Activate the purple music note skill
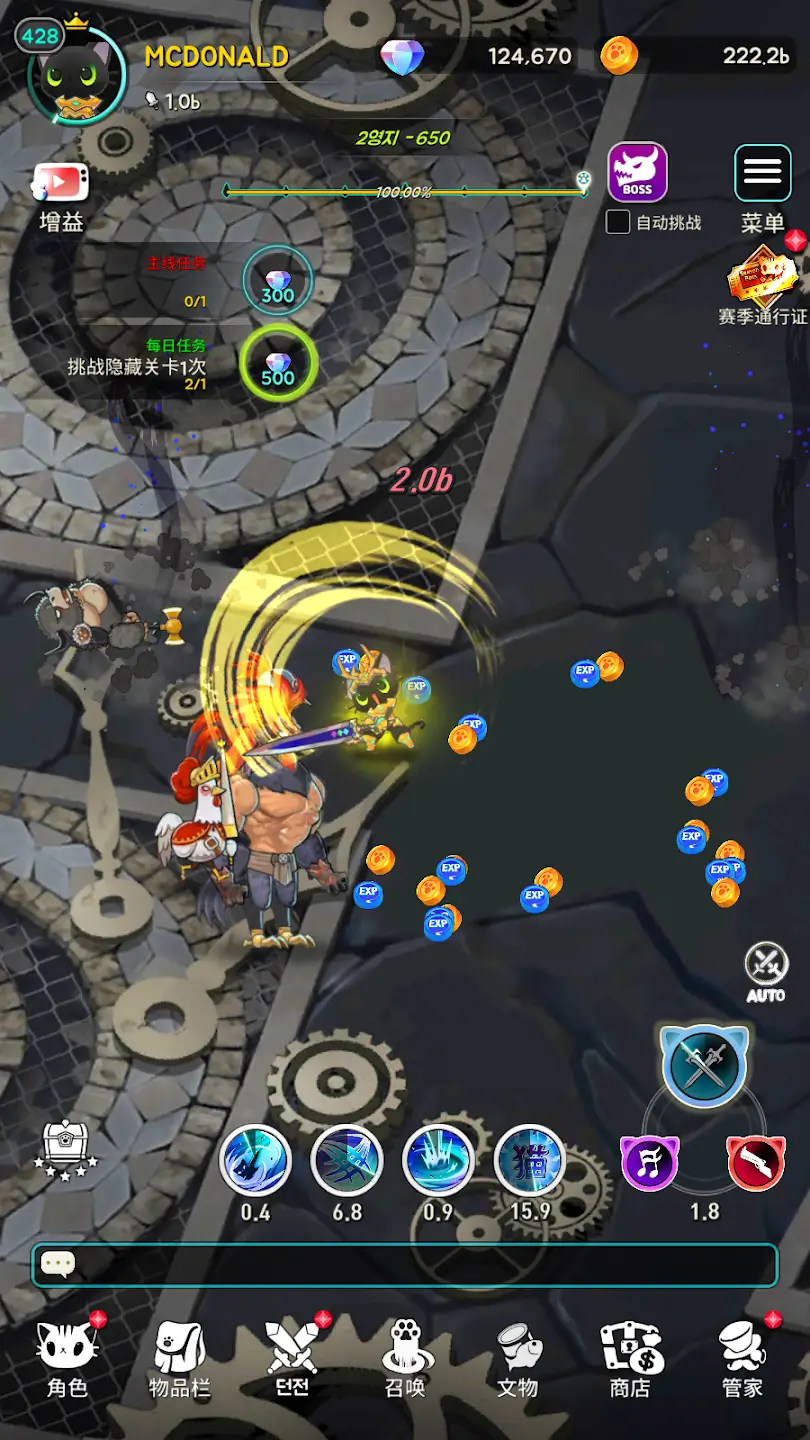Viewport: 810px width, 1440px height. coord(650,1163)
